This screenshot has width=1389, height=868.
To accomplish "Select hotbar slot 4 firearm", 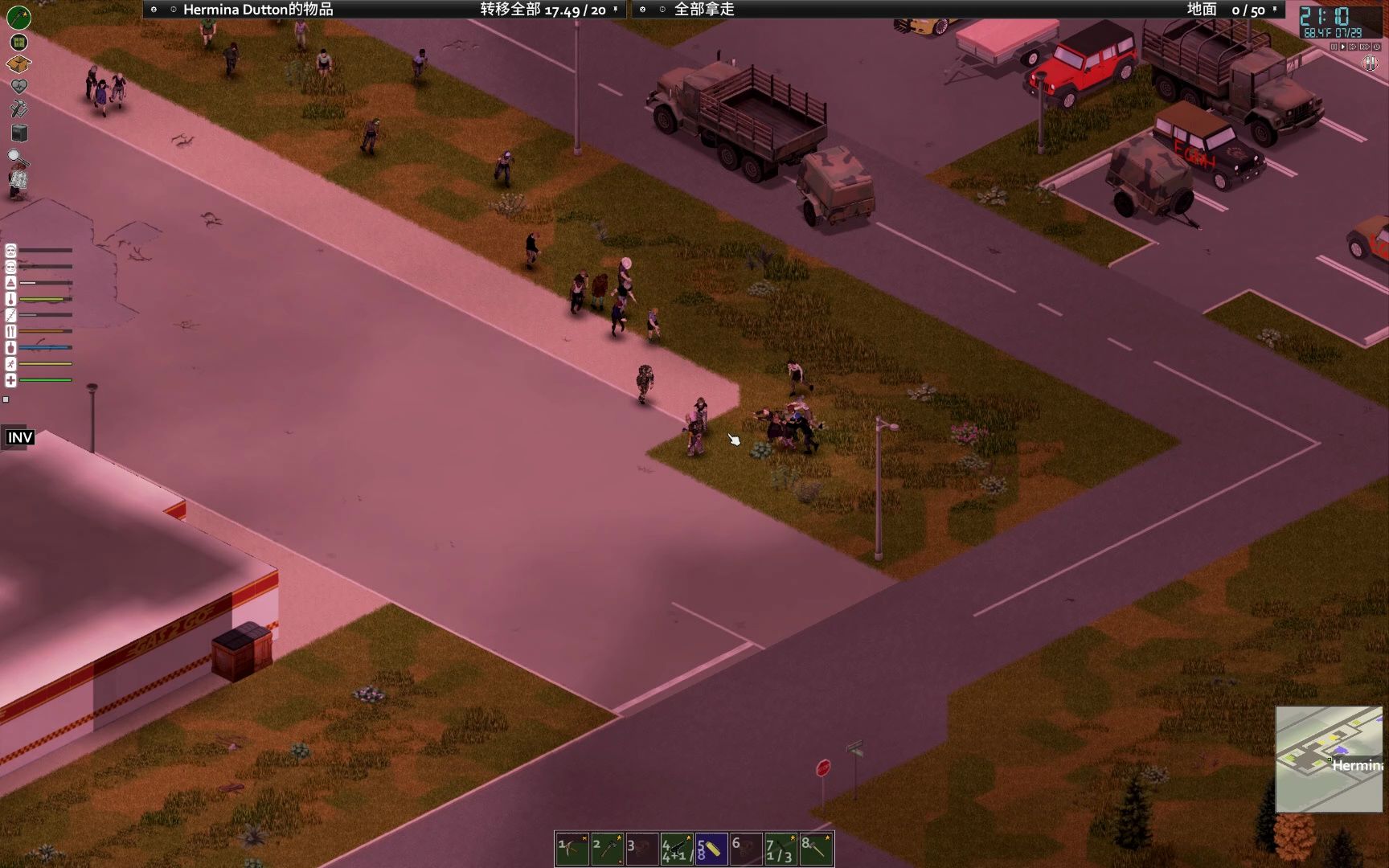I will (676, 849).
